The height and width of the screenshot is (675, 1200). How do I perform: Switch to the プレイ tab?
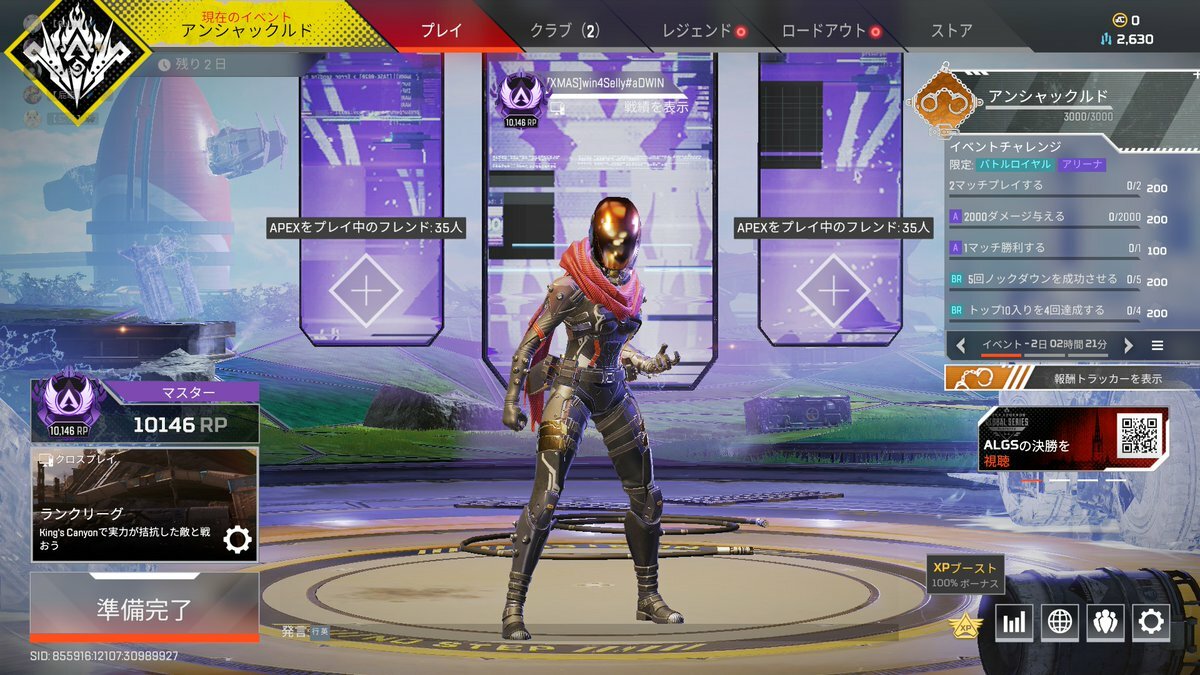(x=441, y=30)
